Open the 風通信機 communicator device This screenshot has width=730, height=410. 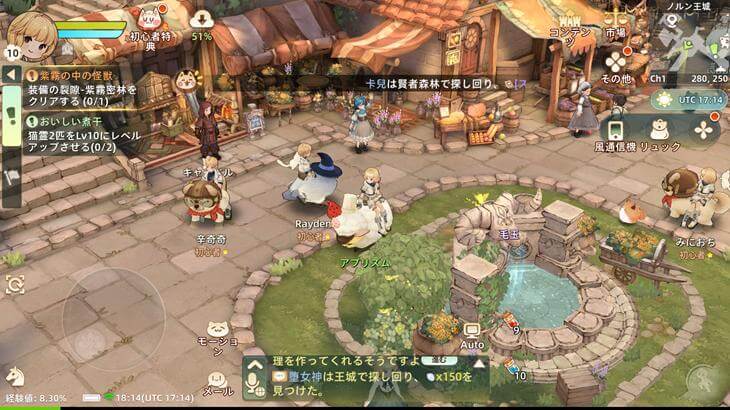pyautogui.click(x=615, y=130)
